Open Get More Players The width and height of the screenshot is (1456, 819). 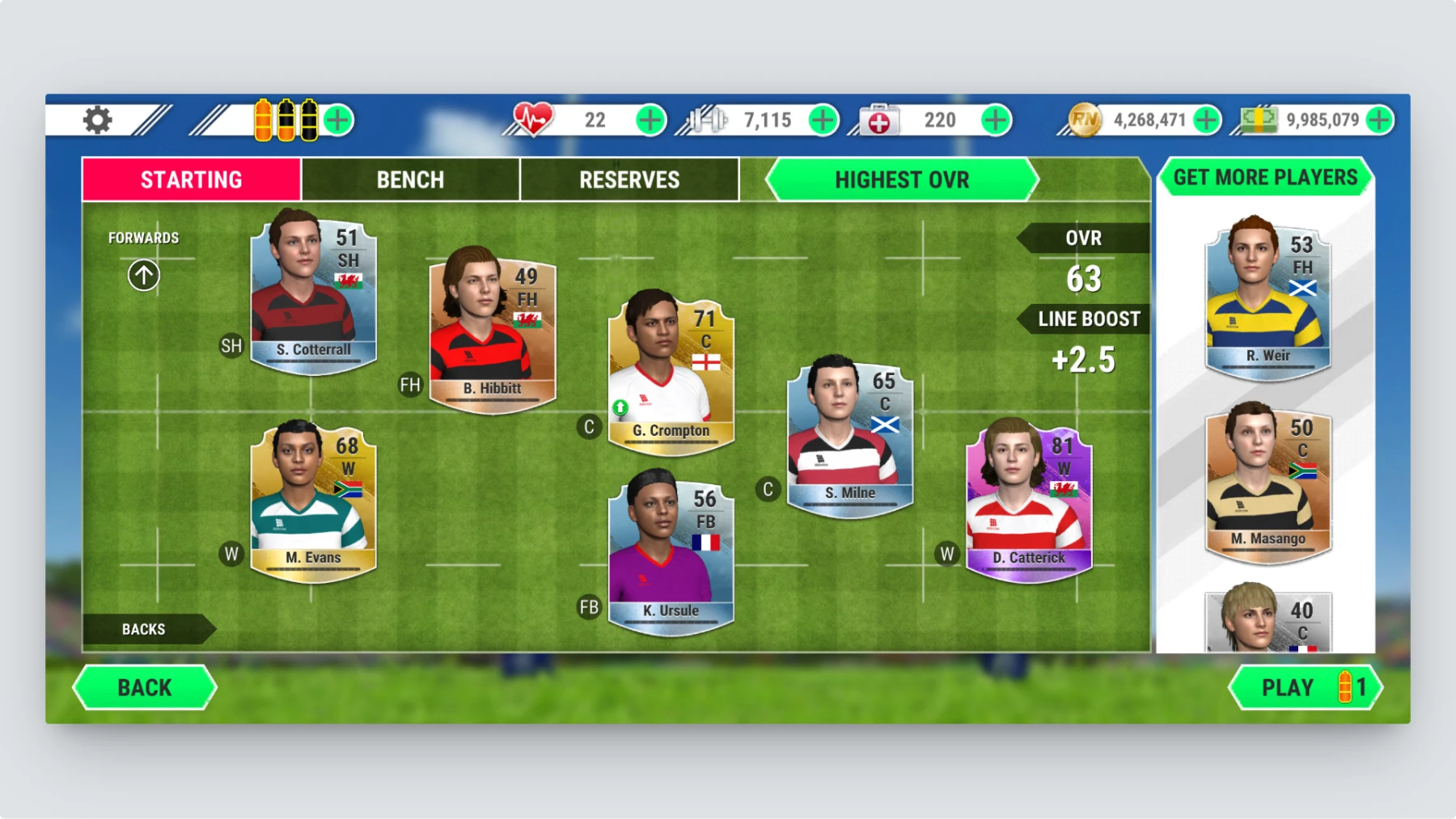[x=1265, y=178]
